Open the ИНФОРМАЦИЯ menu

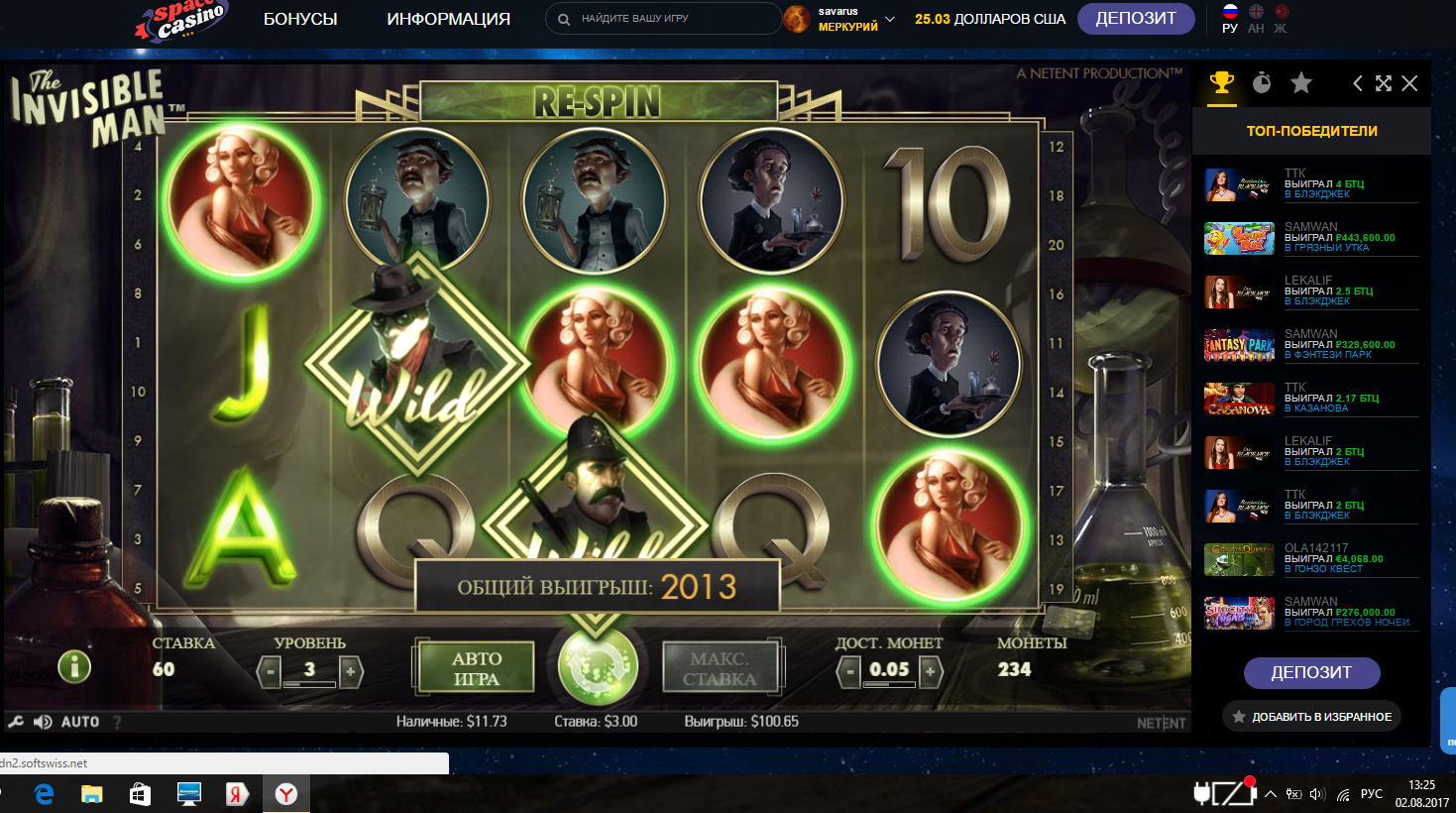[x=448, y=19]
